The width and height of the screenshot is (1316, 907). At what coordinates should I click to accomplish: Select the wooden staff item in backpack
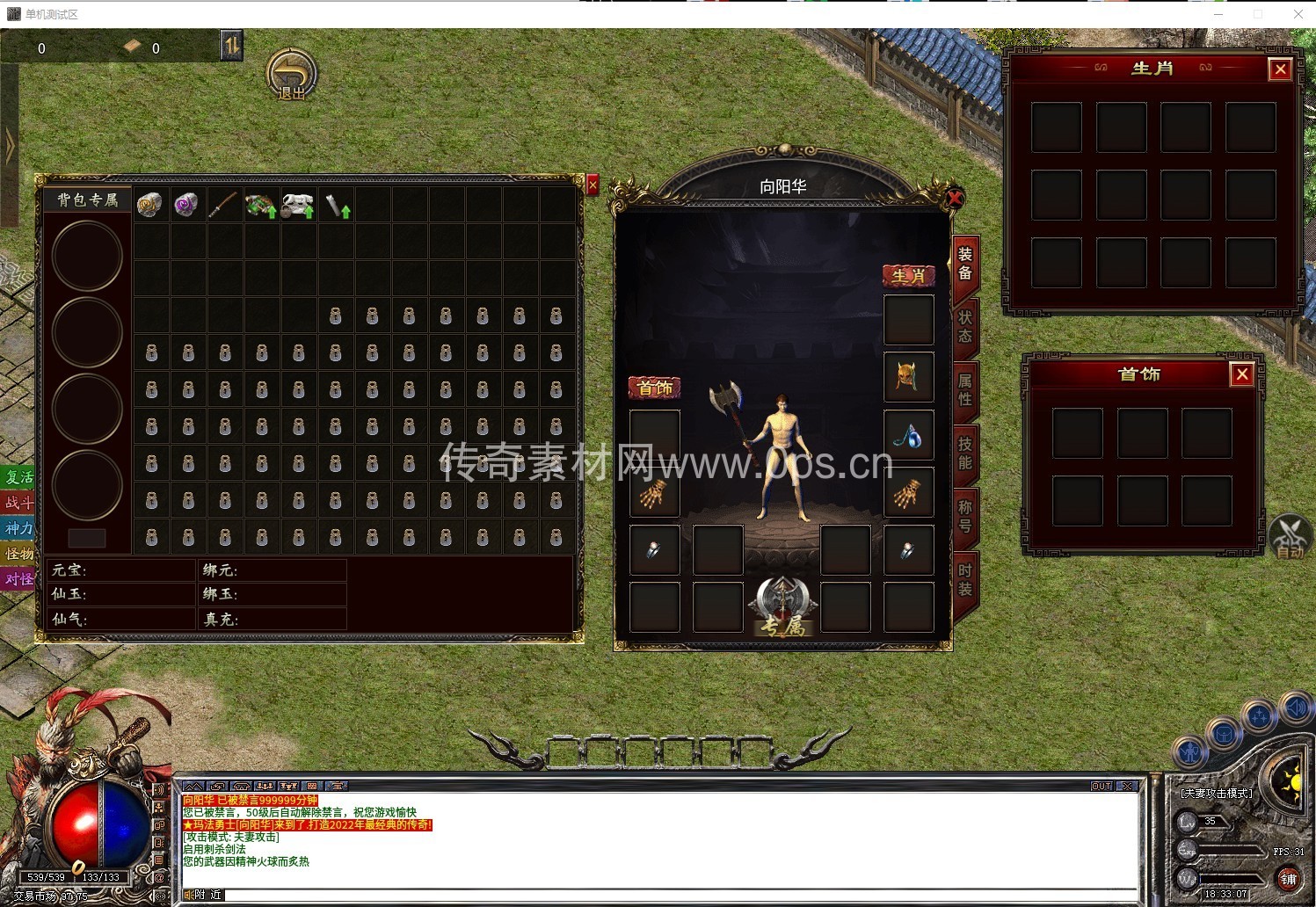[x=223, y=205]
